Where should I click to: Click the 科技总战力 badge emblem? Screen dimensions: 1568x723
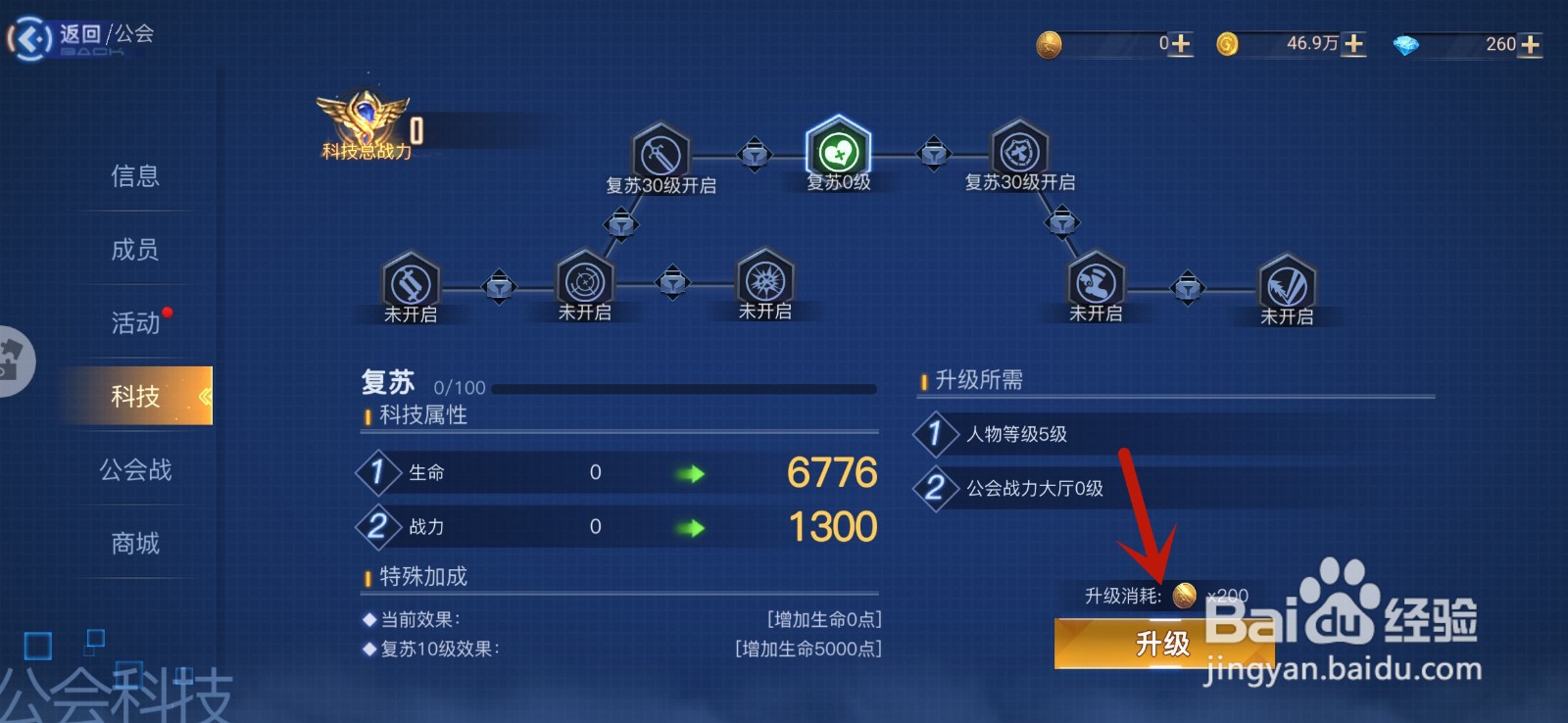(363, 116)
